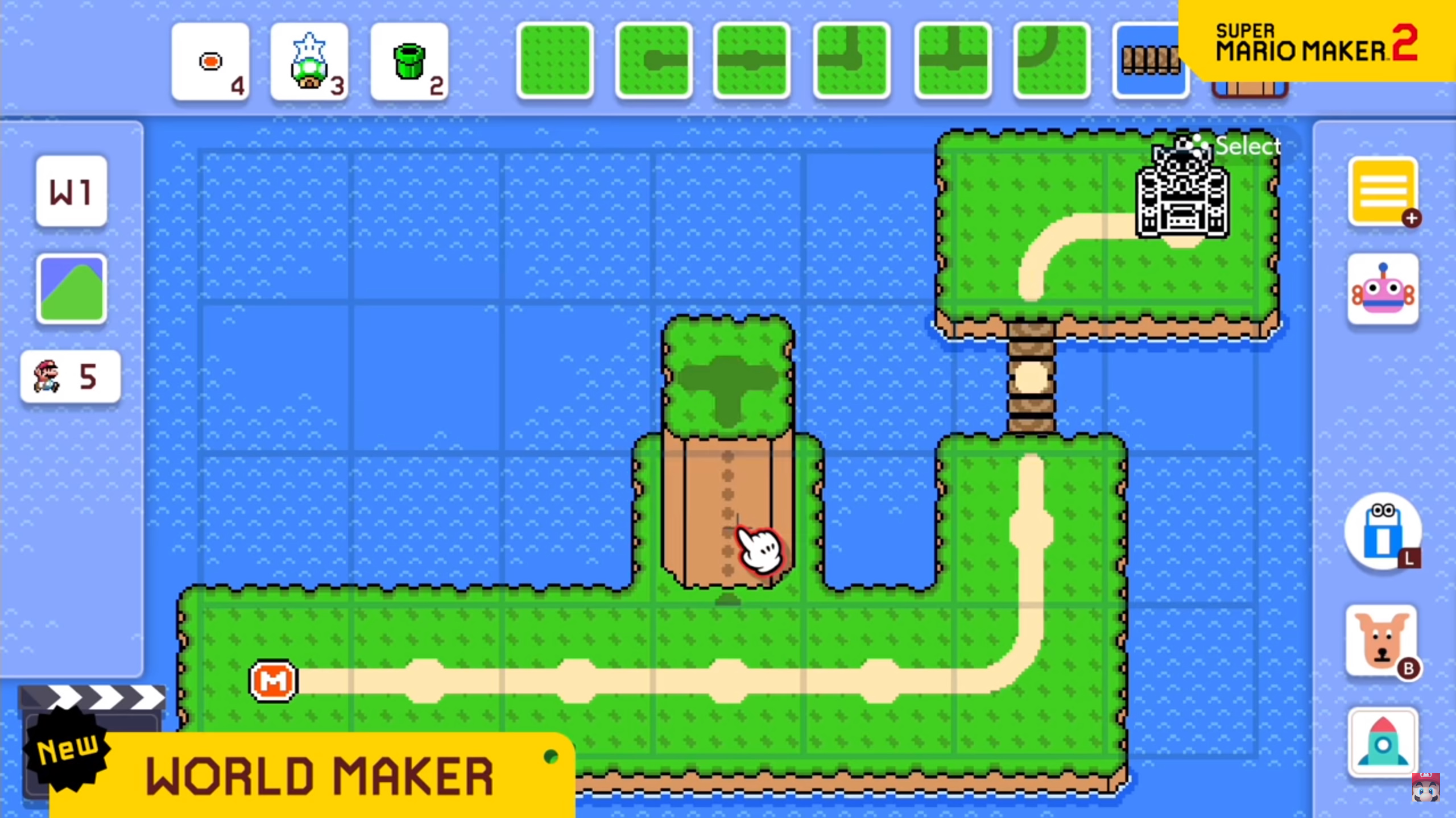Select the level marker tile with count 4
Screen dimensions: 1456x818
coord(210,61)
